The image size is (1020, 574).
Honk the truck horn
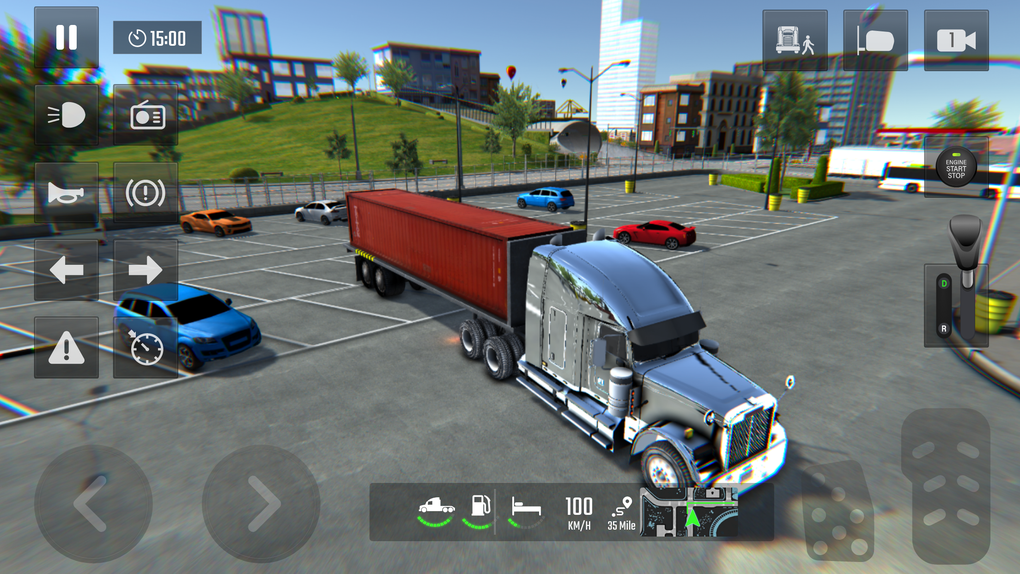coord(66,193)
